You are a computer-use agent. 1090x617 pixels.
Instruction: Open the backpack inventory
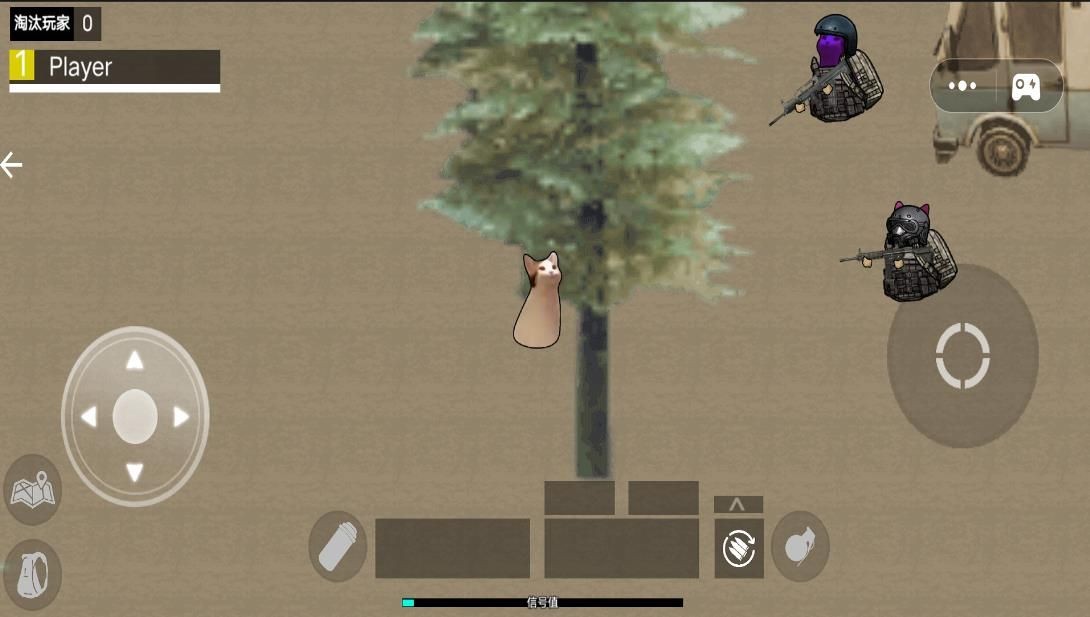[x=33, y=575]
